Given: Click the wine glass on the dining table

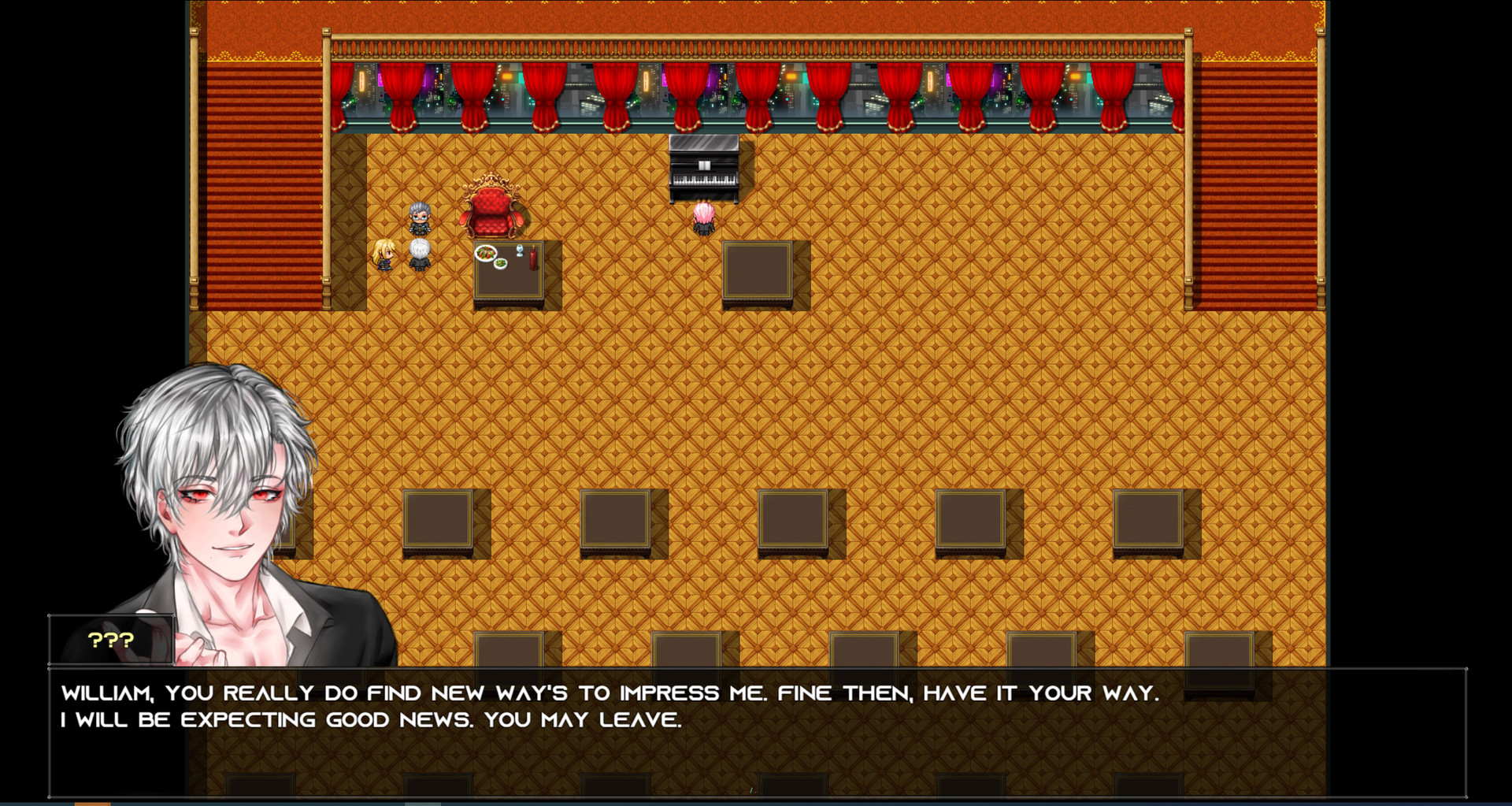Looking at the screenshot, I should [x=520, y=251].
